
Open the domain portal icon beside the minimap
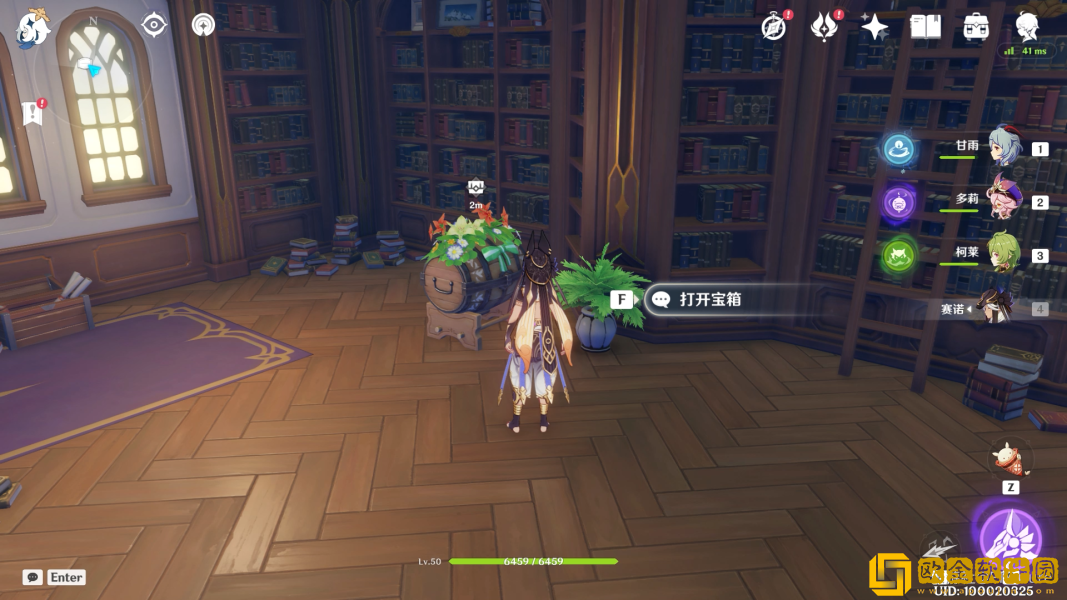pyautogui.click(x=203, y=25)
